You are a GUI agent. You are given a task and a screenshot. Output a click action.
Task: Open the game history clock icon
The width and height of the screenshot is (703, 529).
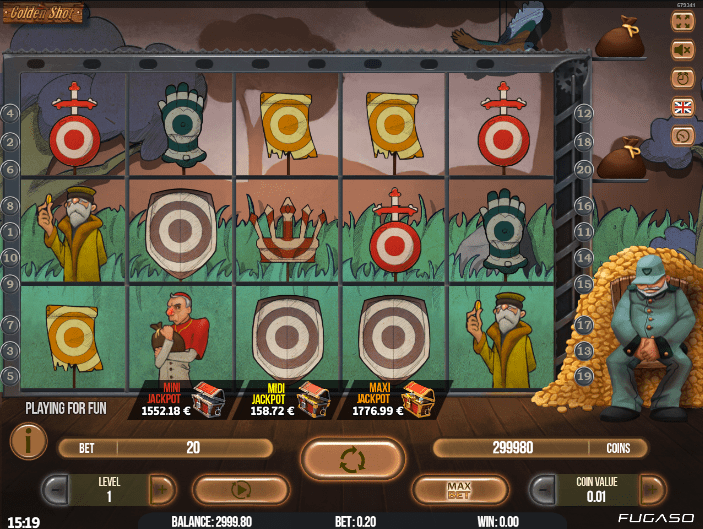[x=683, y=135]
